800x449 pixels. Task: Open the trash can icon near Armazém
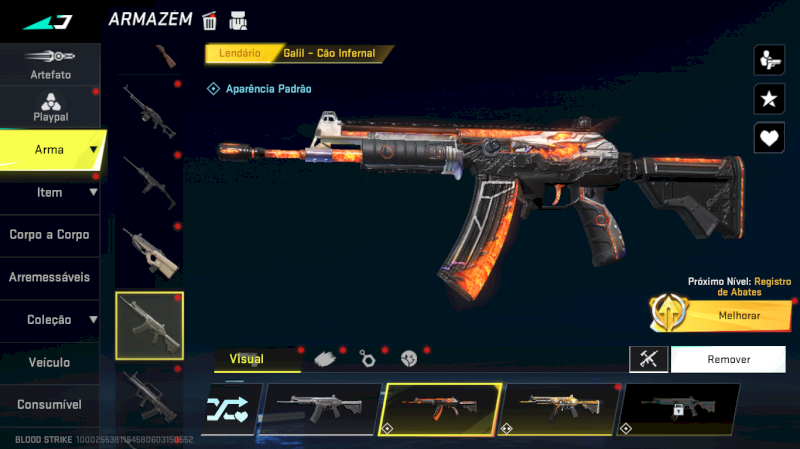[x=210, y=20]
